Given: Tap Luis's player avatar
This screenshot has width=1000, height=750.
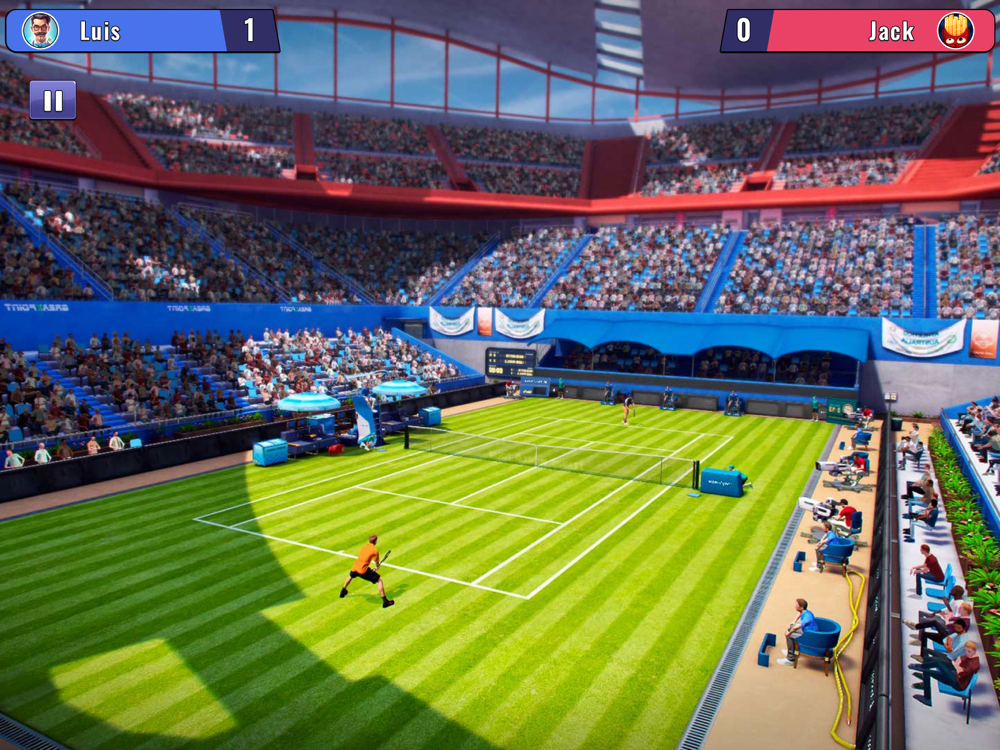Looking at the screenshot, I should click(40, 31).
